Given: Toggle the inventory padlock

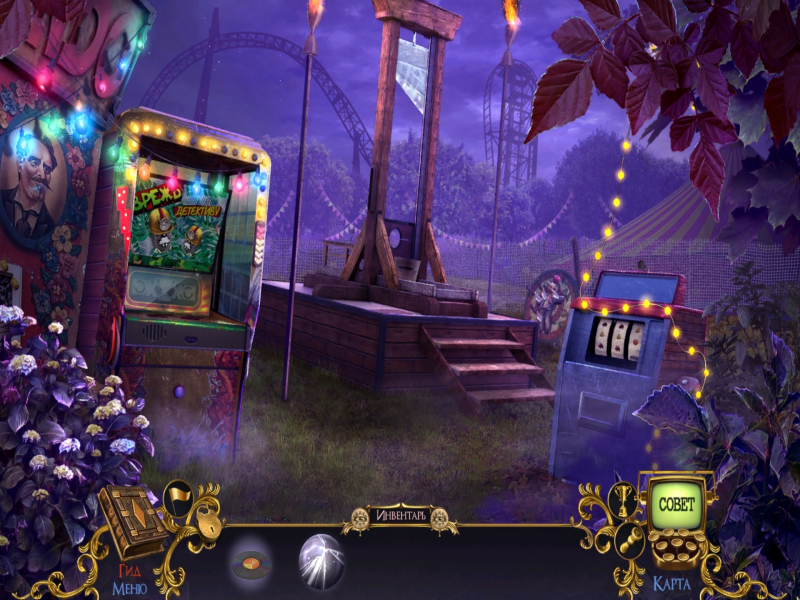Looking at the screenshot, I should (207, 522).
